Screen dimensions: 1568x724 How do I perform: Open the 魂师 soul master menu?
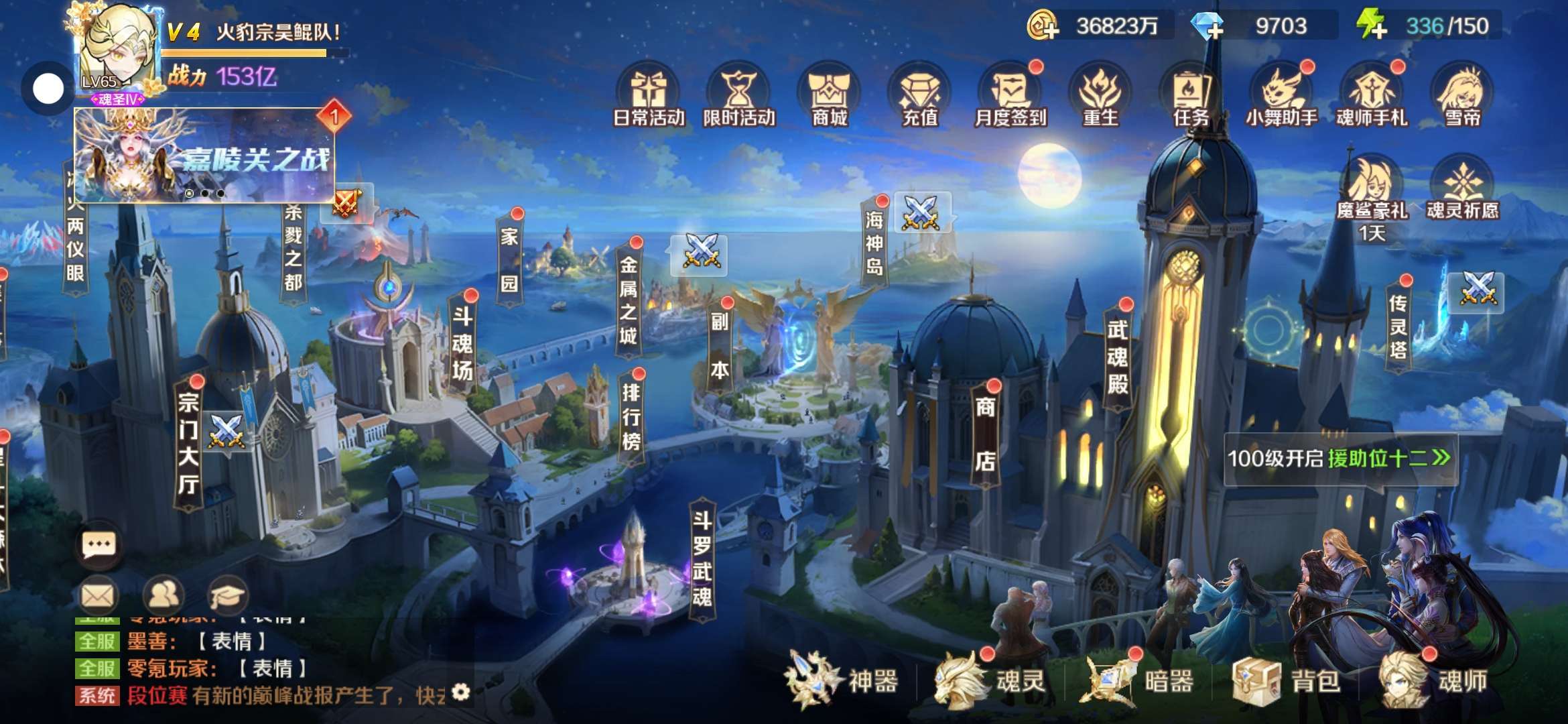tap(1434, 680)
